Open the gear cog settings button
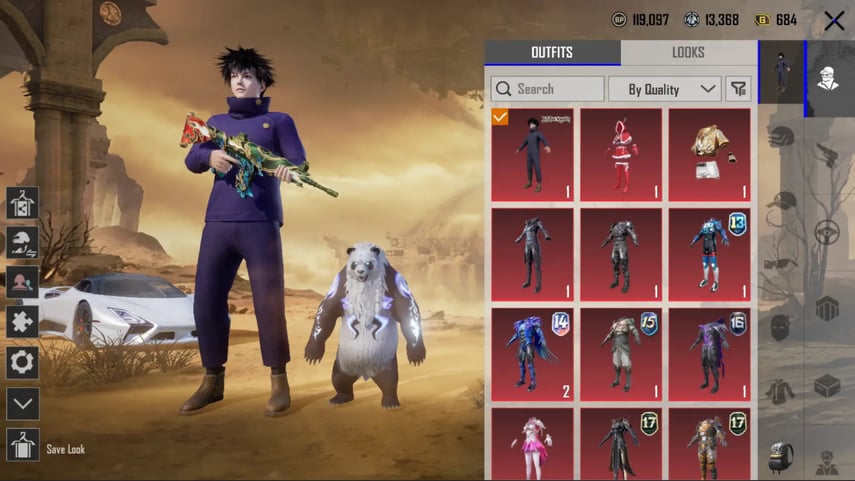The width and height of the screenshot is (855, 481). (x=22, y=362)
